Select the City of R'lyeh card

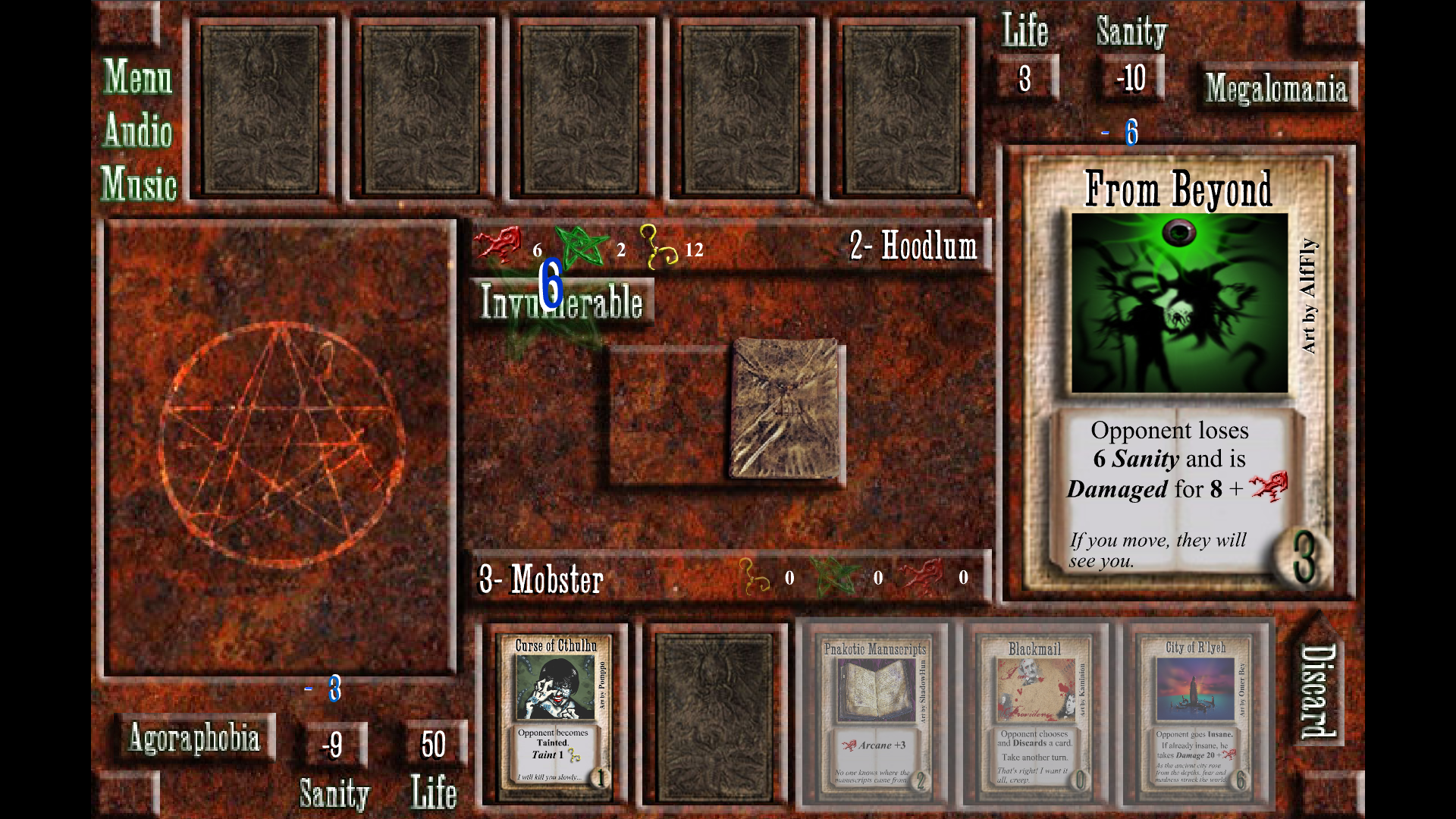click(1195, 714)
